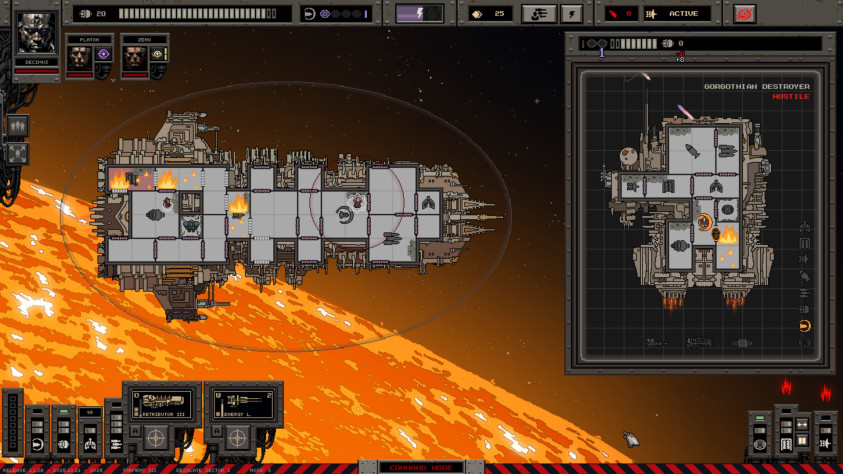Click the small lightning button beside ship silhouette

571,14
